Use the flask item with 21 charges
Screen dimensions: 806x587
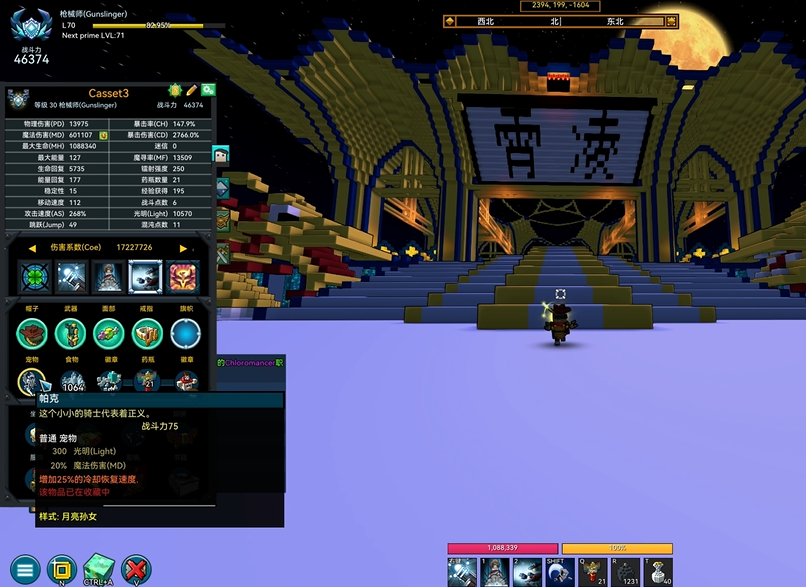(594, 572)
